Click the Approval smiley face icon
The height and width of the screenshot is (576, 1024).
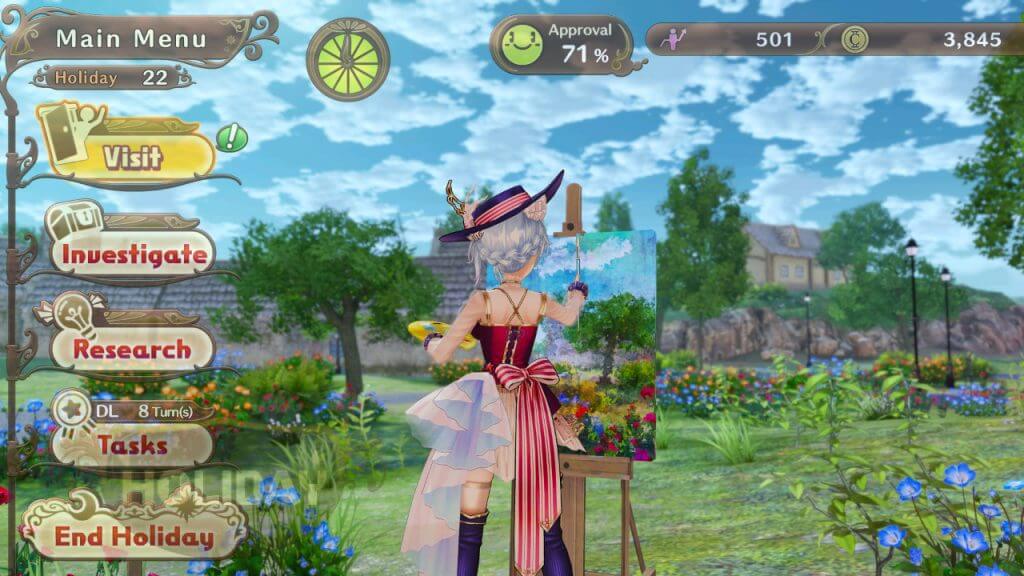(x=521, y=45)
